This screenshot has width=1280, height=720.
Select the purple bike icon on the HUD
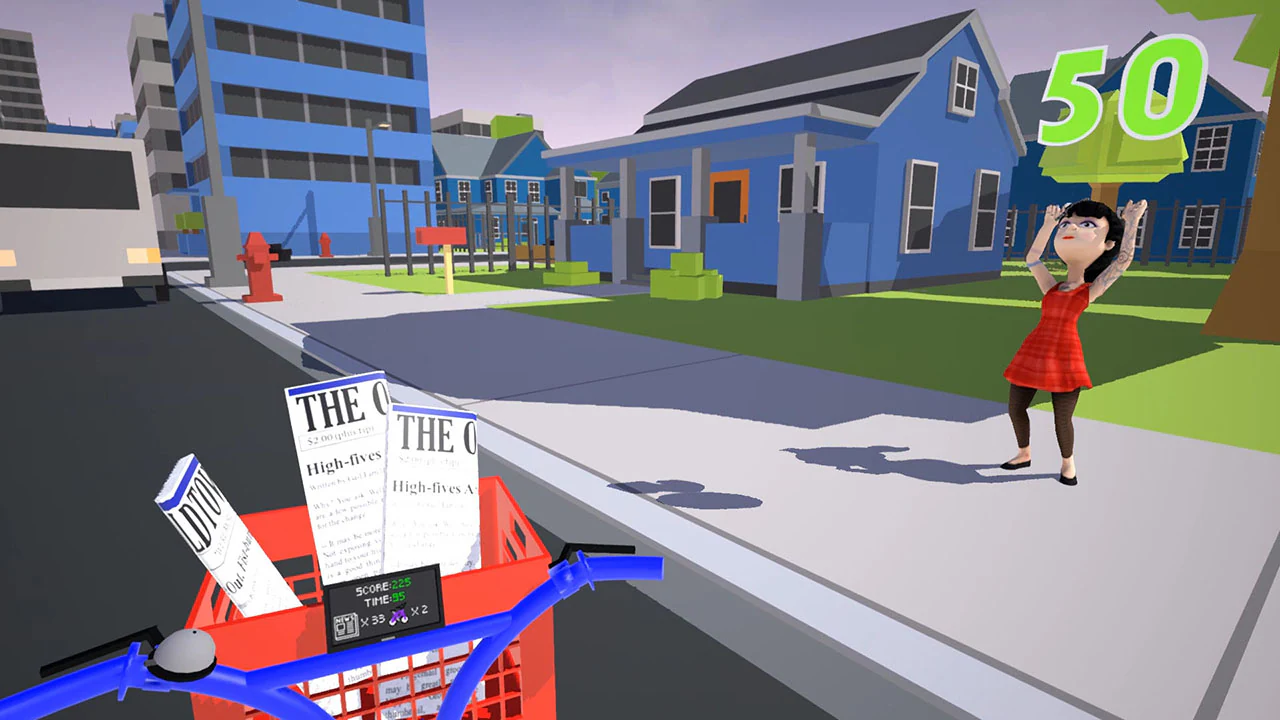398,617
